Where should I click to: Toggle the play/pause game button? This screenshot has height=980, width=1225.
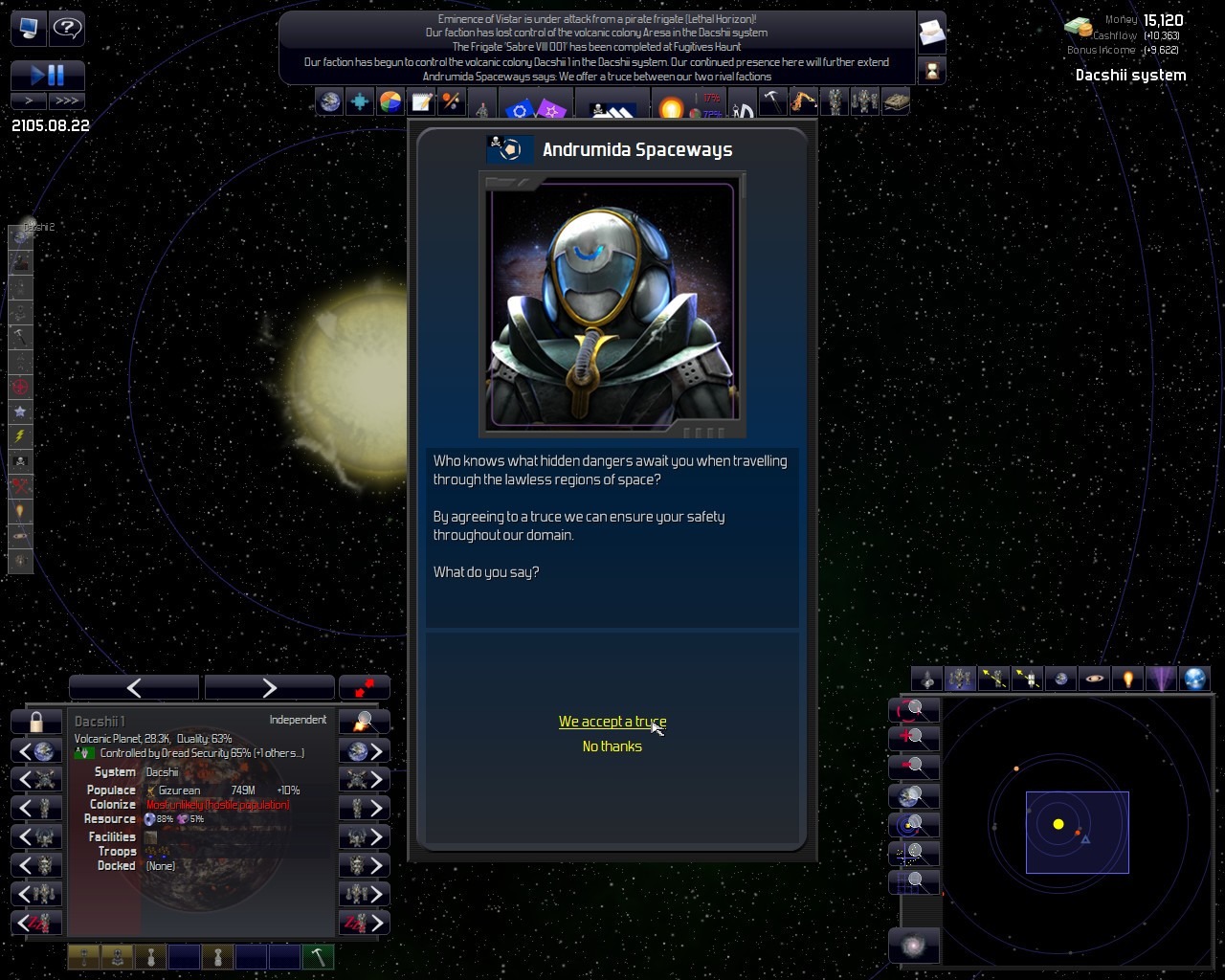point(48,75)
